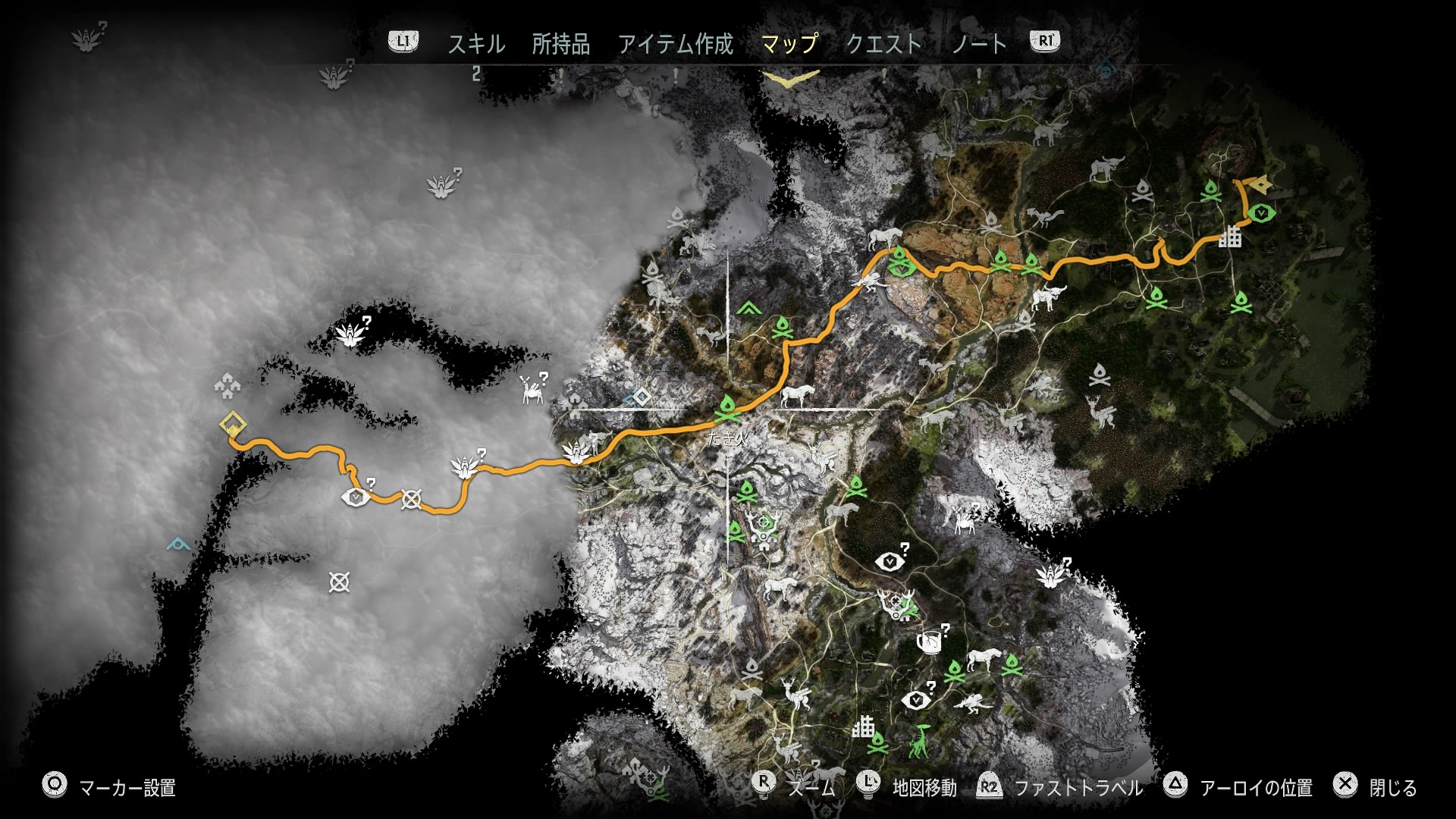Select the マップ tab
Screen dimensions: 1456x819
[x=789, y=44]
